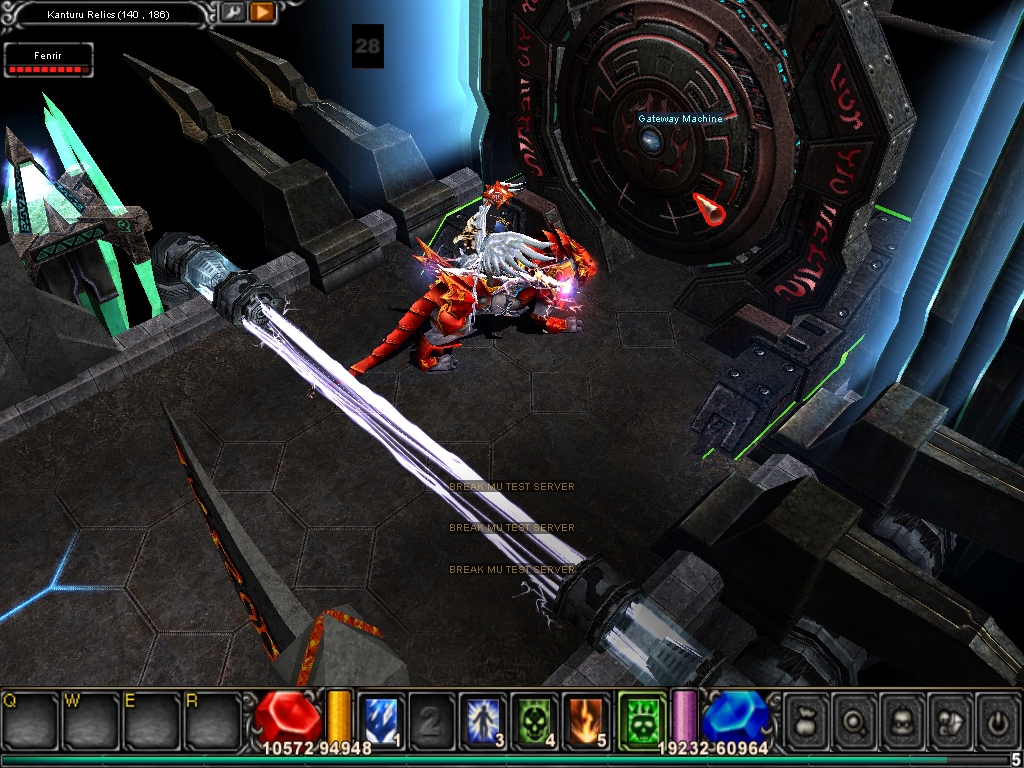Click the orange play arrow button

[x=262, y=13]
